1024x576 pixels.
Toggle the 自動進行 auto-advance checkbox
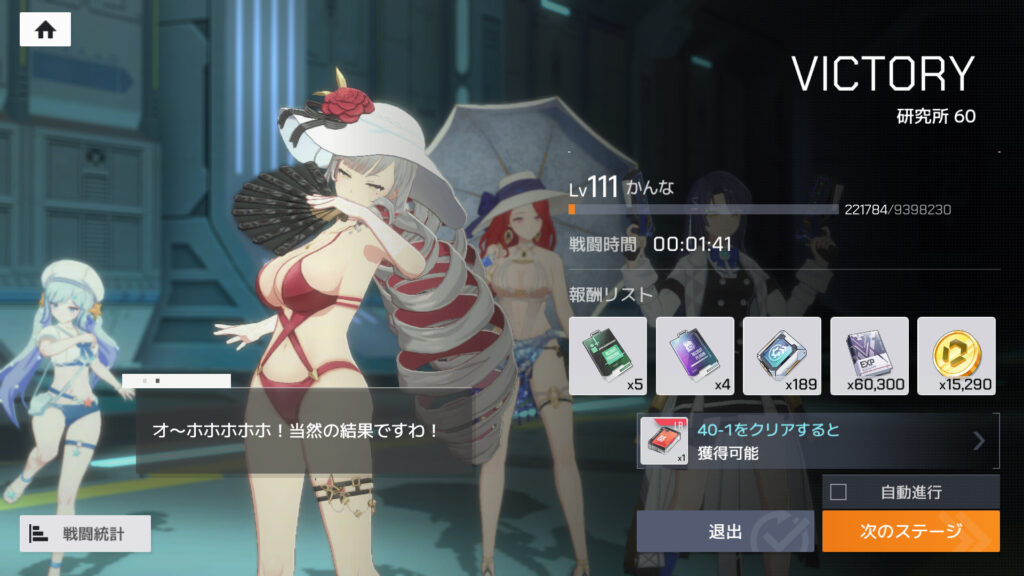click(838, 492)
